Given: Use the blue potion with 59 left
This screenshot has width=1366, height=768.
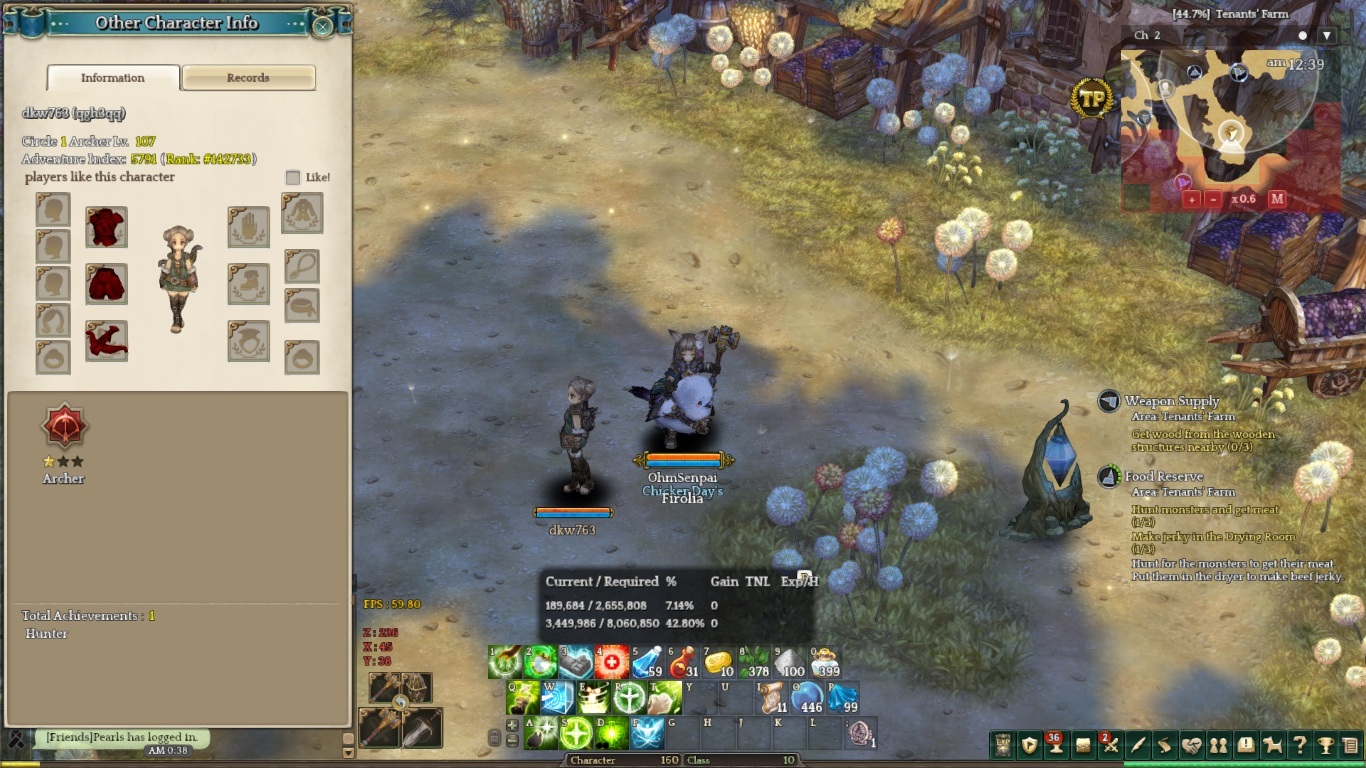Looking at the screenshot, I should pyautogui.click(x=647, y=662).
